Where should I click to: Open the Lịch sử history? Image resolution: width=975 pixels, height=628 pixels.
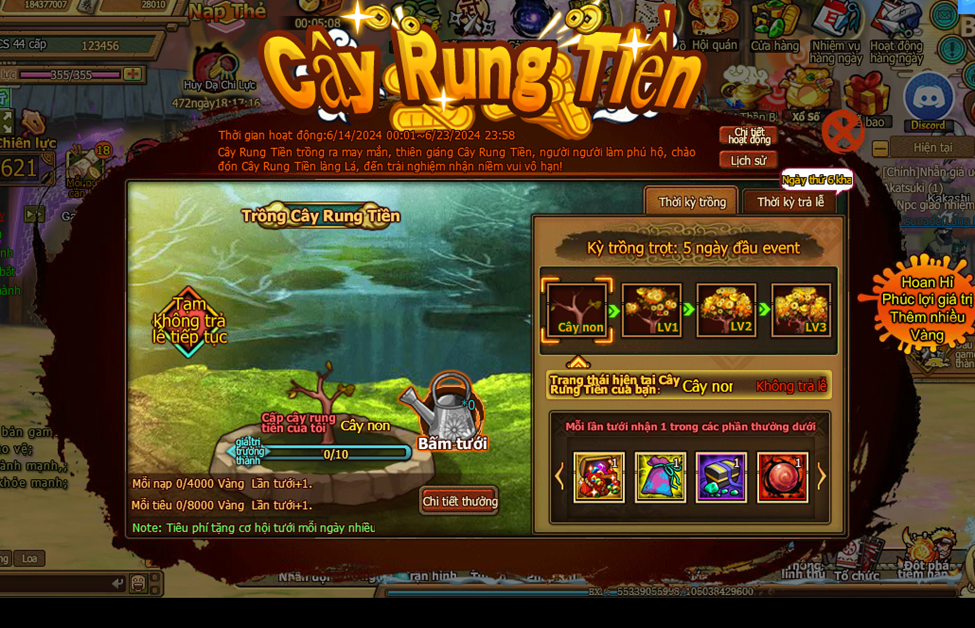point(748,160)
